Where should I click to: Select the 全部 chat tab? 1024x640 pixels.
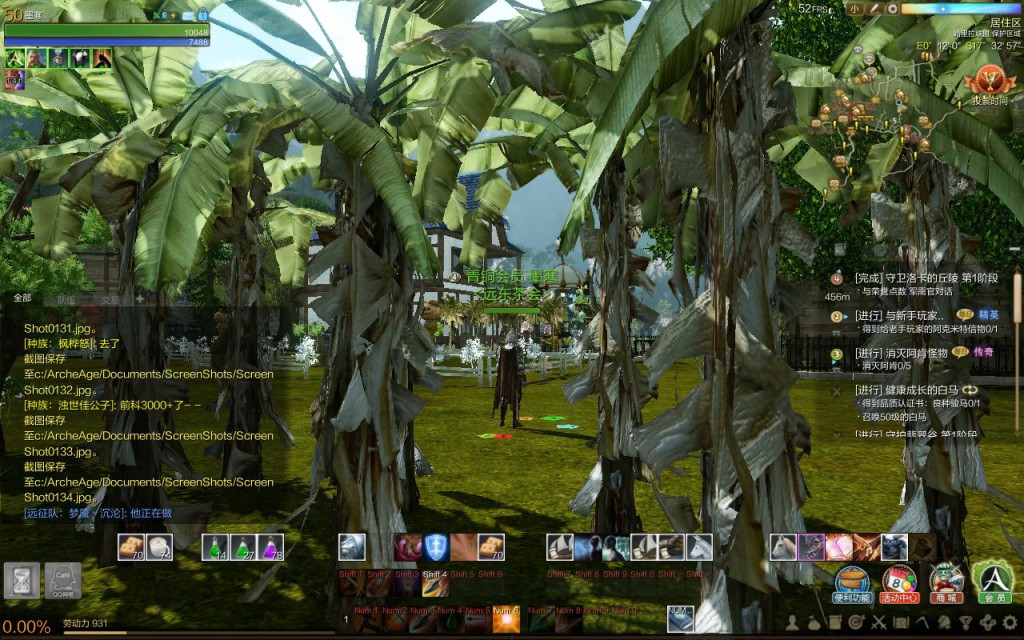pos(22,298)
